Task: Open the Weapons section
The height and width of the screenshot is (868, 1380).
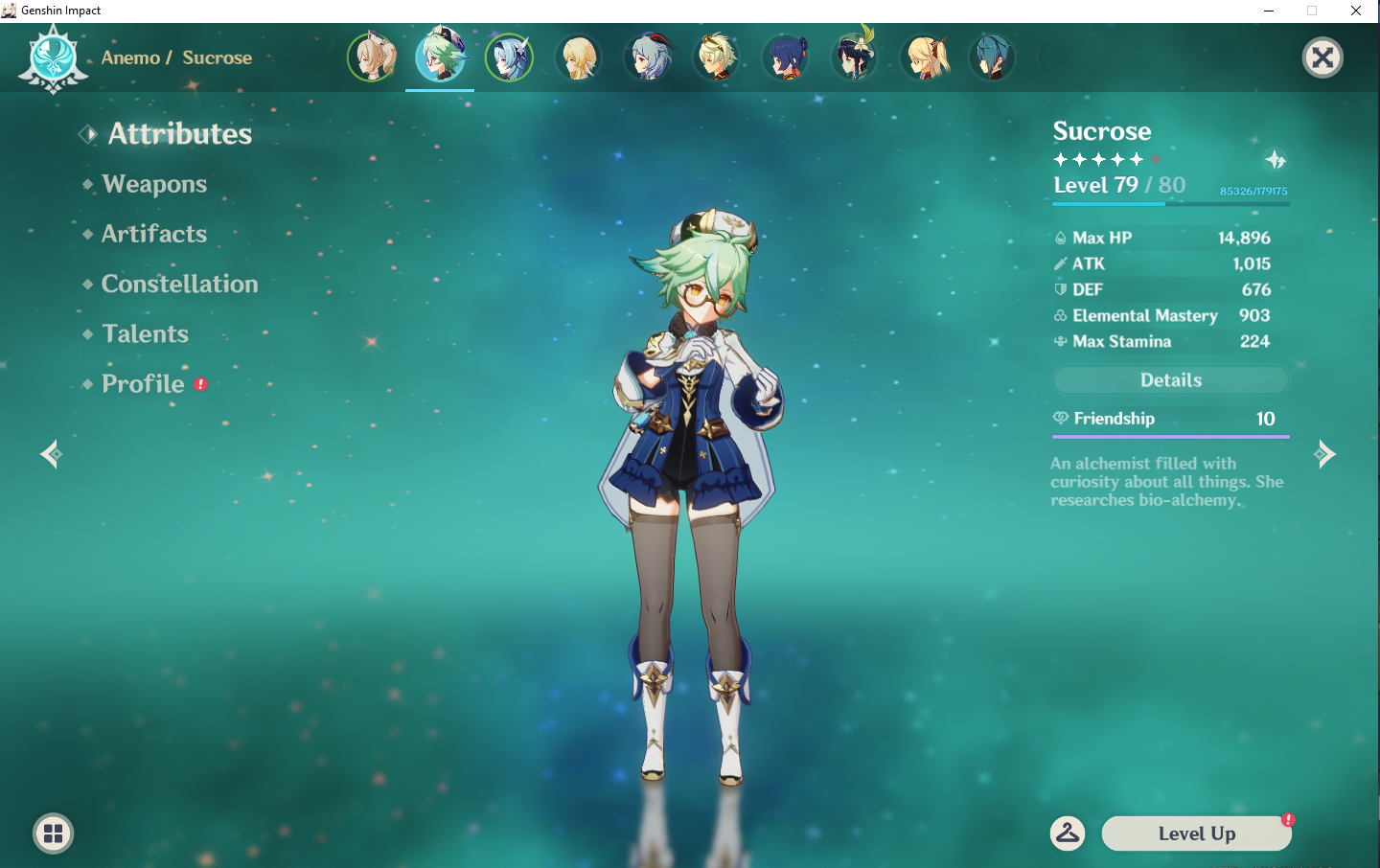Action: point(154,184)
